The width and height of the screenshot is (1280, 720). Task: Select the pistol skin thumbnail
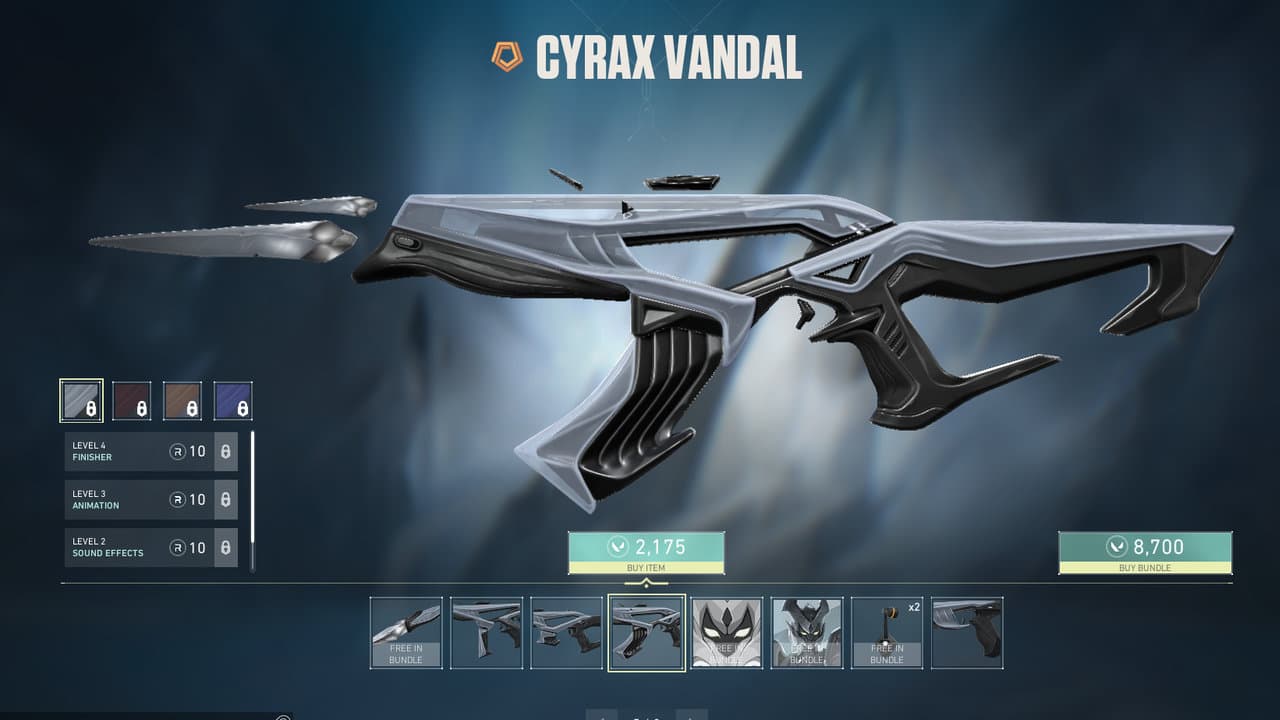[967, 633]
